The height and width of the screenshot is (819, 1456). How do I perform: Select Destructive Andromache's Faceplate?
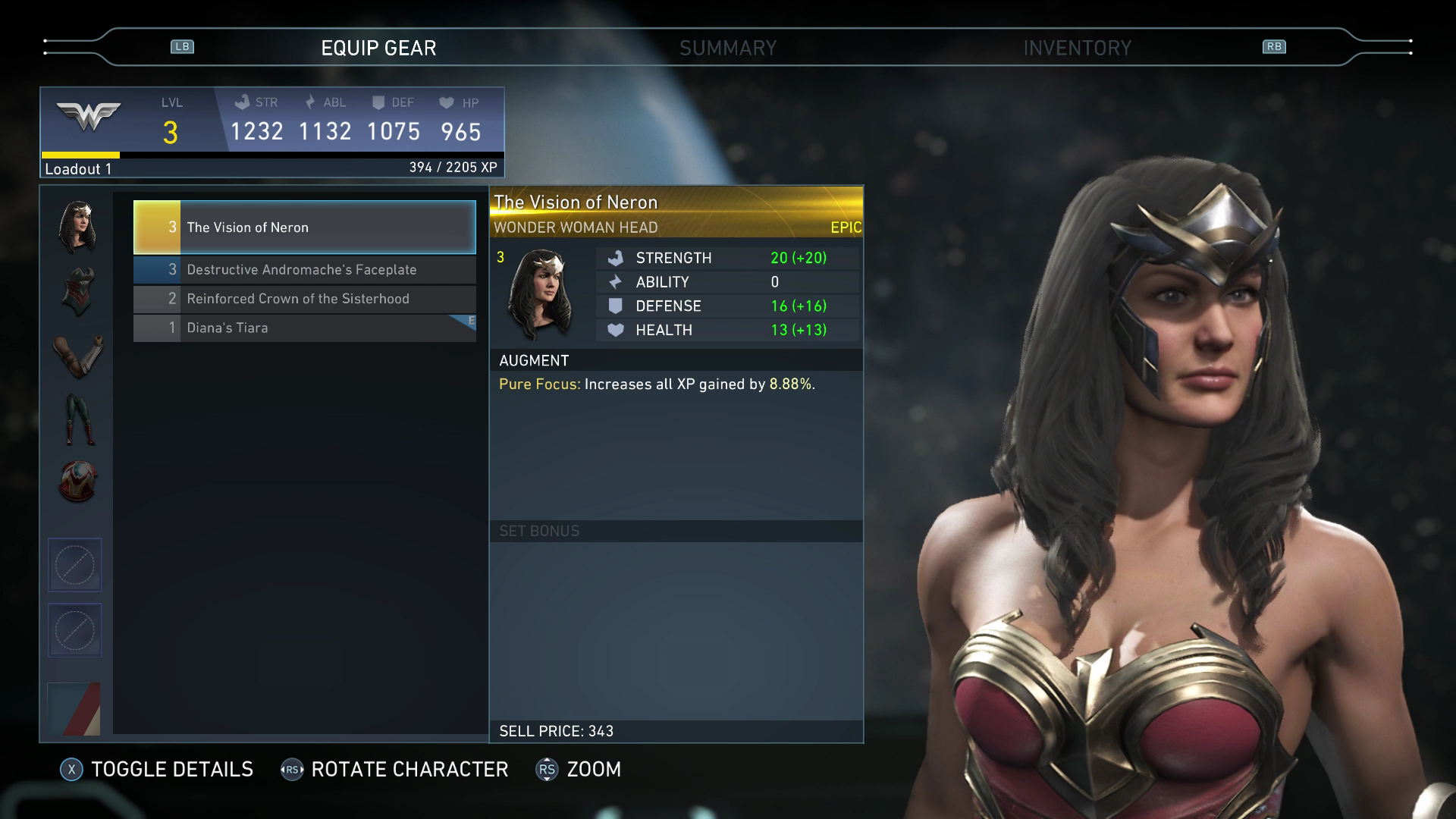pos(304,270)
